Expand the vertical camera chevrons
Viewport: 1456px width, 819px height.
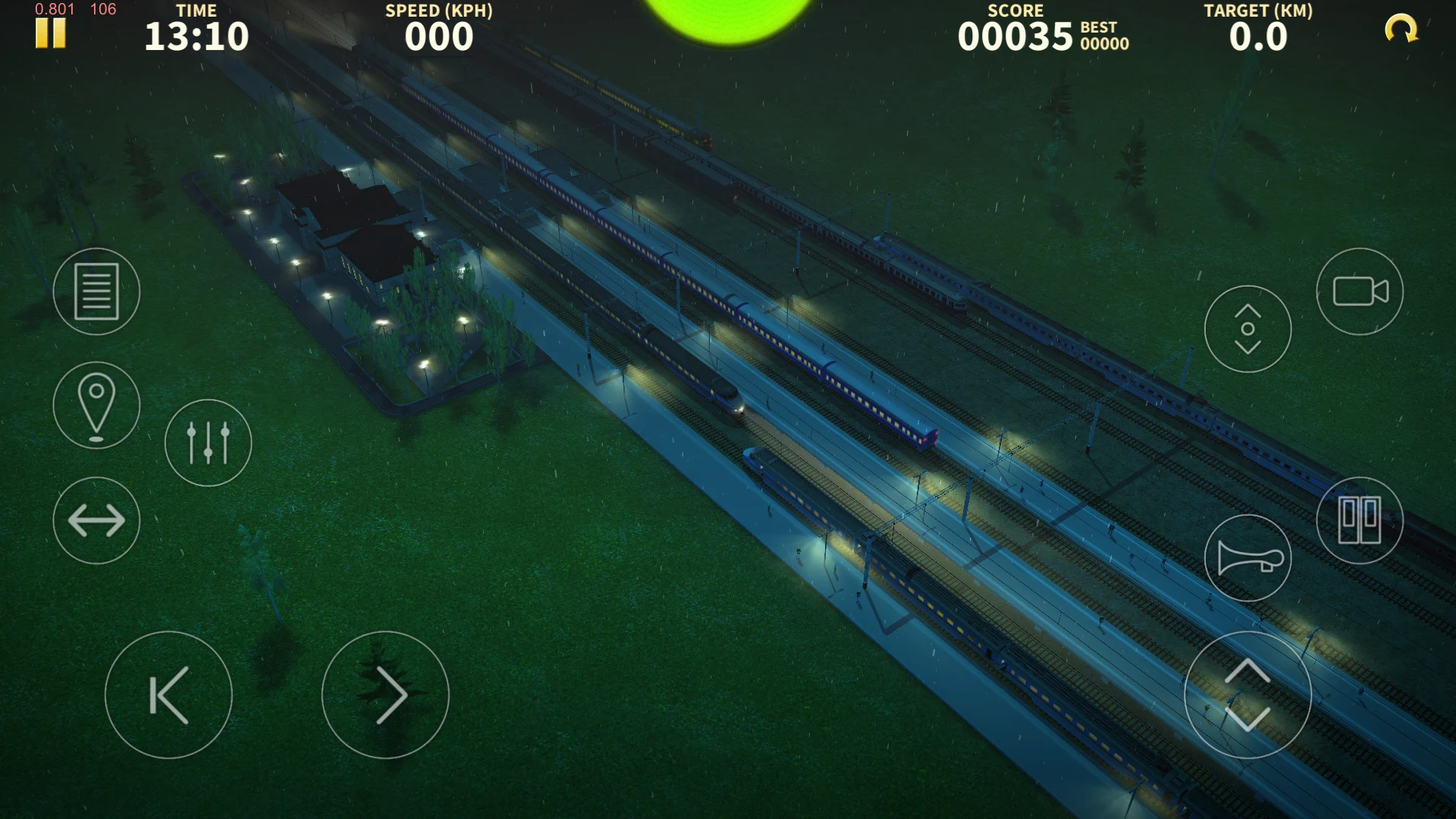coord(1247,328)
